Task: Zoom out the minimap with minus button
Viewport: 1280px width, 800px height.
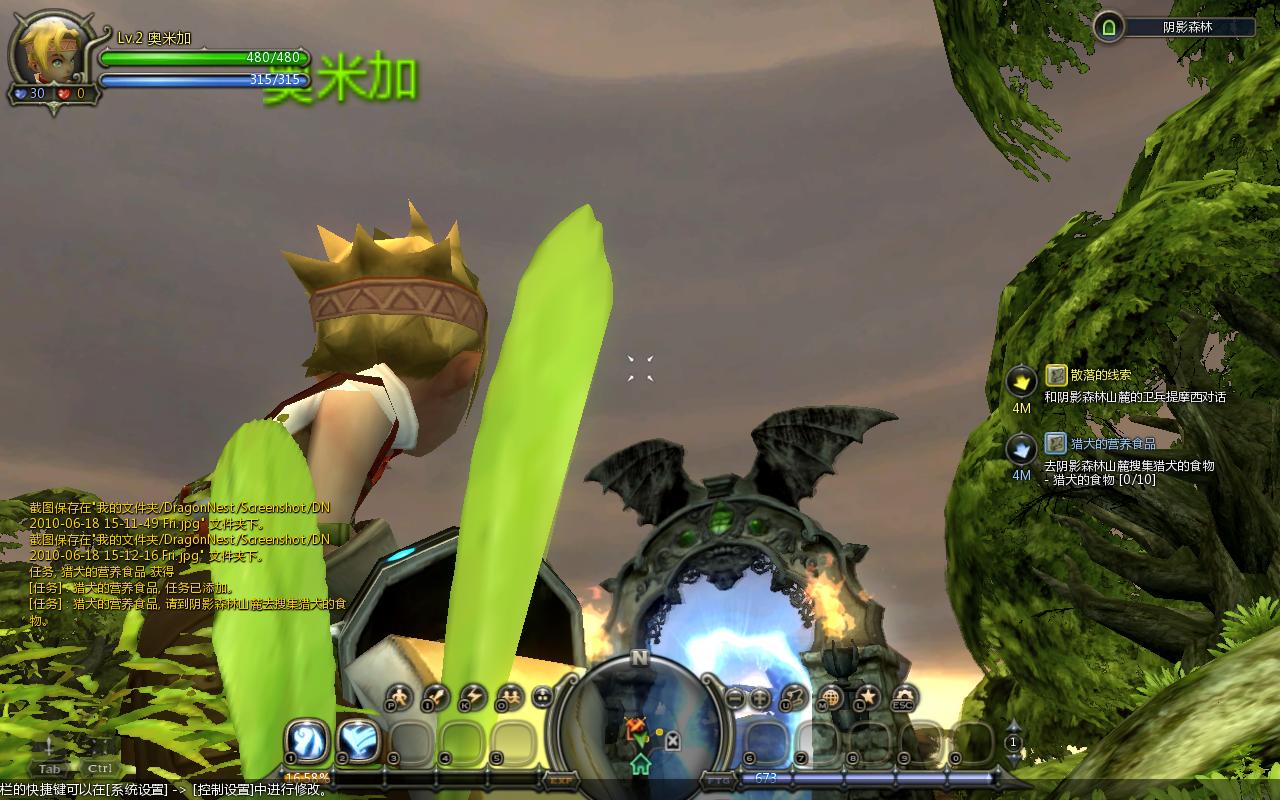Action: tap(735, 699)
